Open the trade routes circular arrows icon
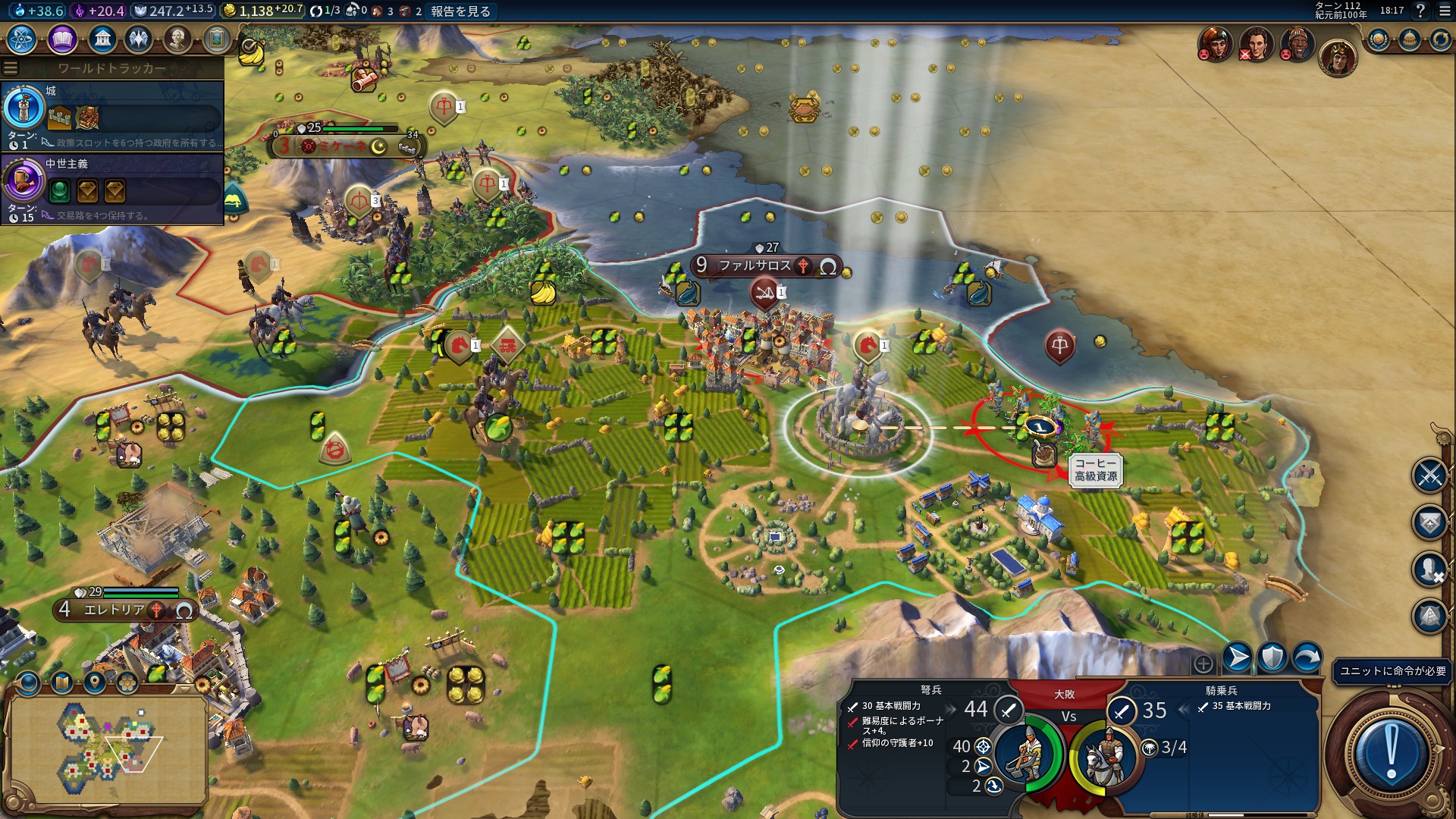The width and height of the screenshot is (1456, 819). [1440, 39]
